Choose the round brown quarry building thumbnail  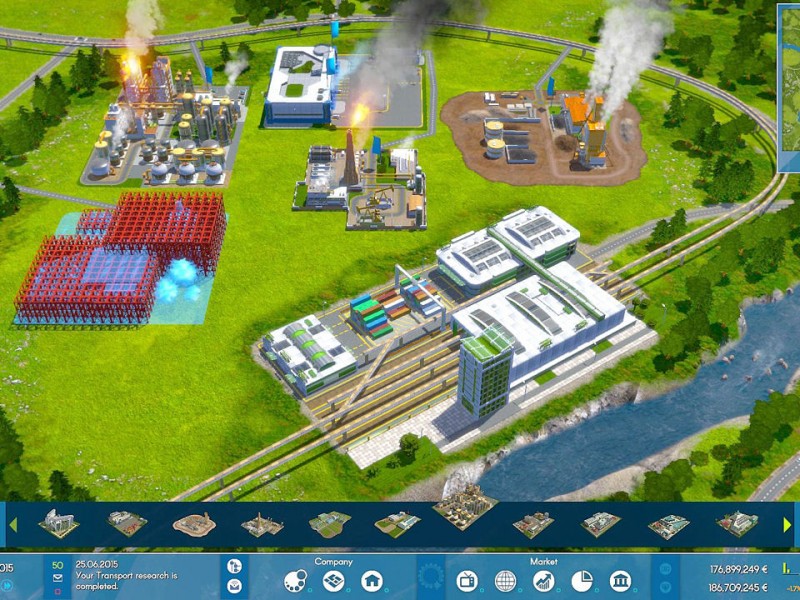(193, 523)
